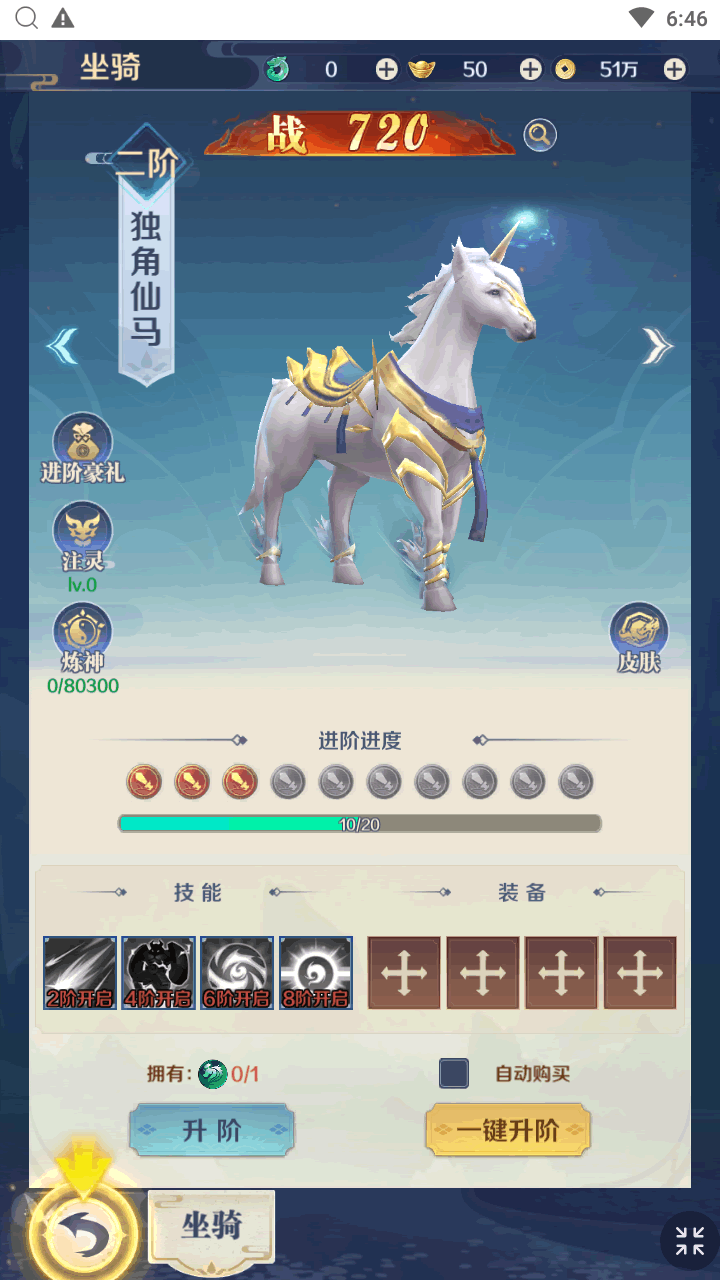Toggle the 自动购买 auto-buy checkbox
The width and height of the screenshot is (720, 1280).
(x=454, y=1073)
